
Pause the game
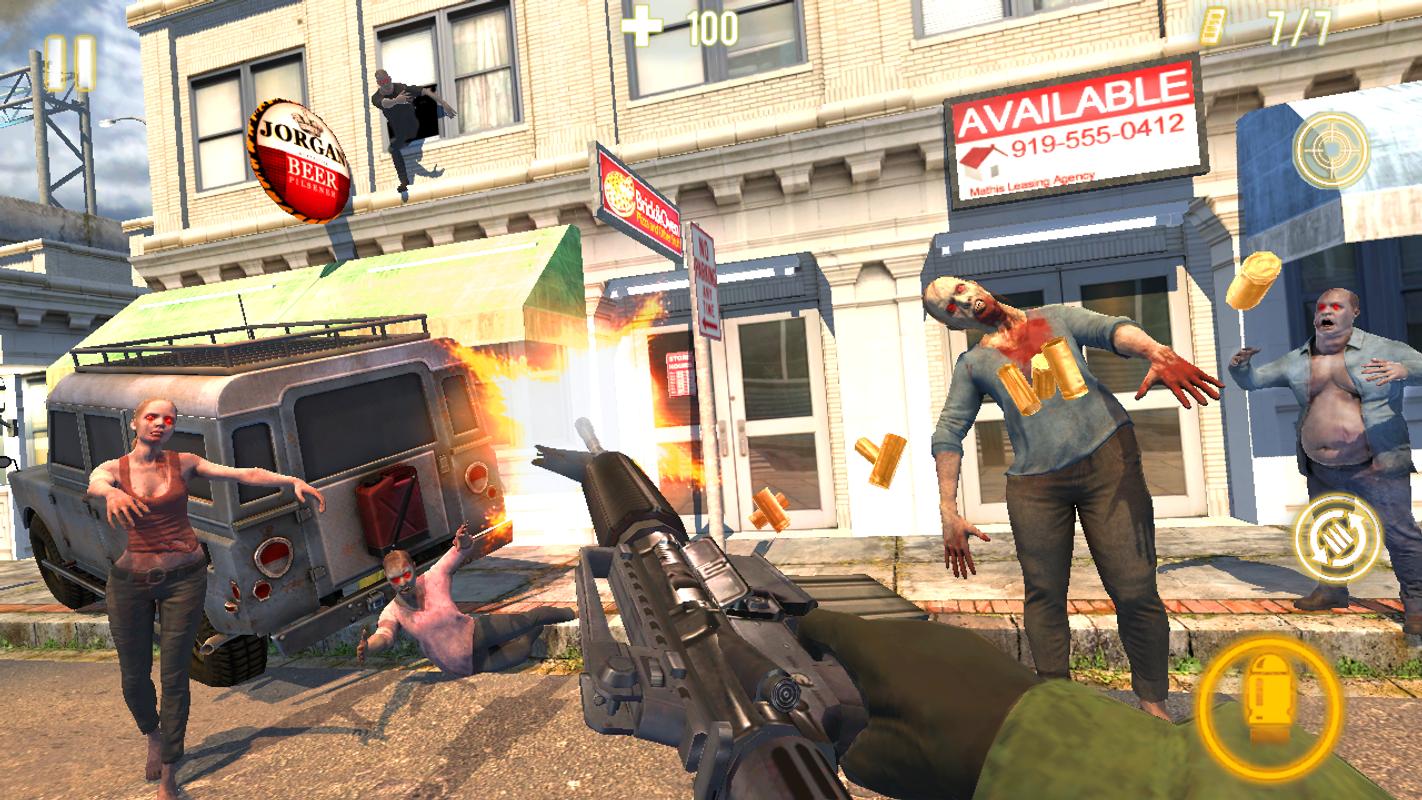click(70, 62)
